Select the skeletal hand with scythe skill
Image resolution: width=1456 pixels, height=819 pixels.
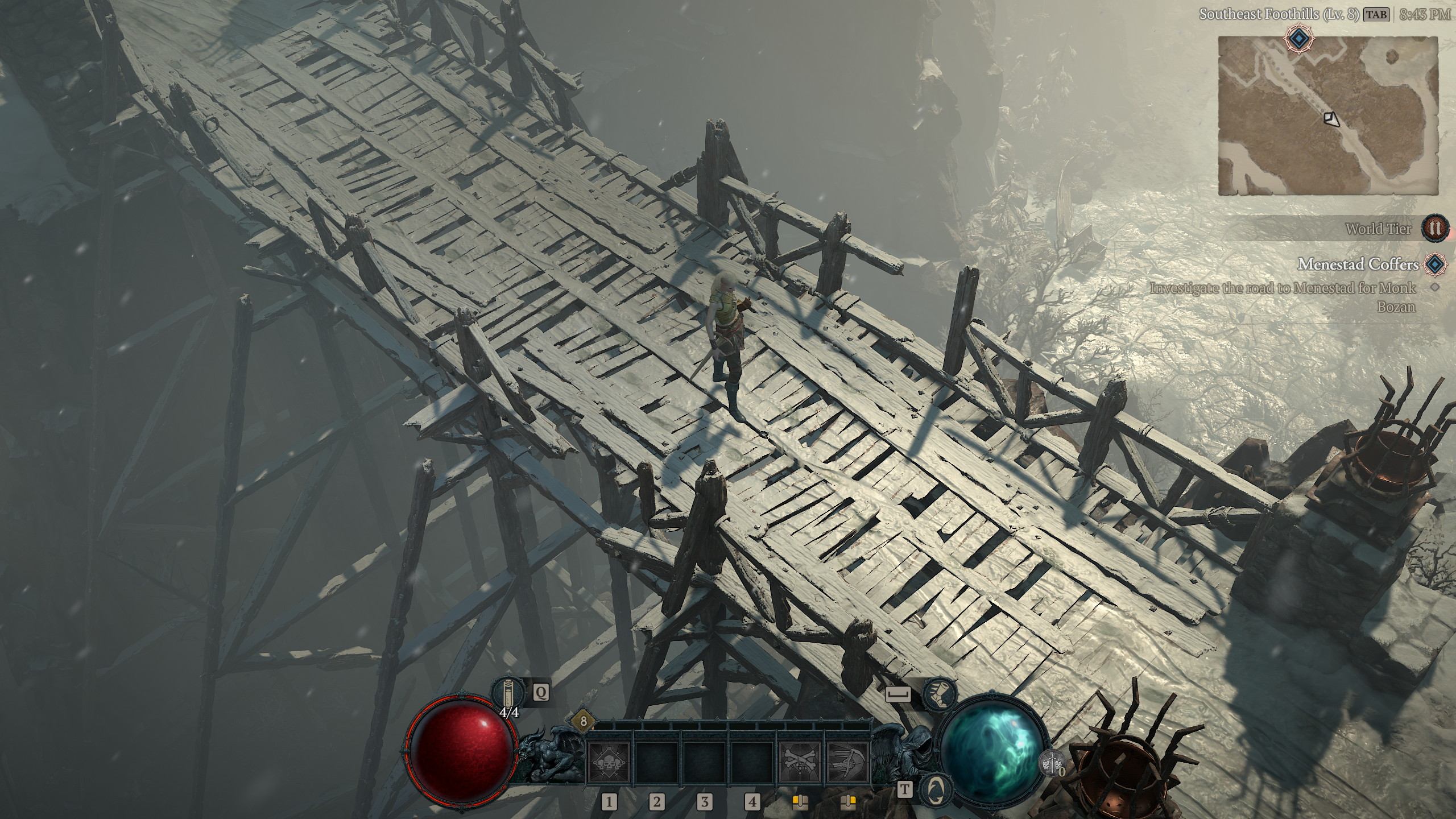pos(847,762)
